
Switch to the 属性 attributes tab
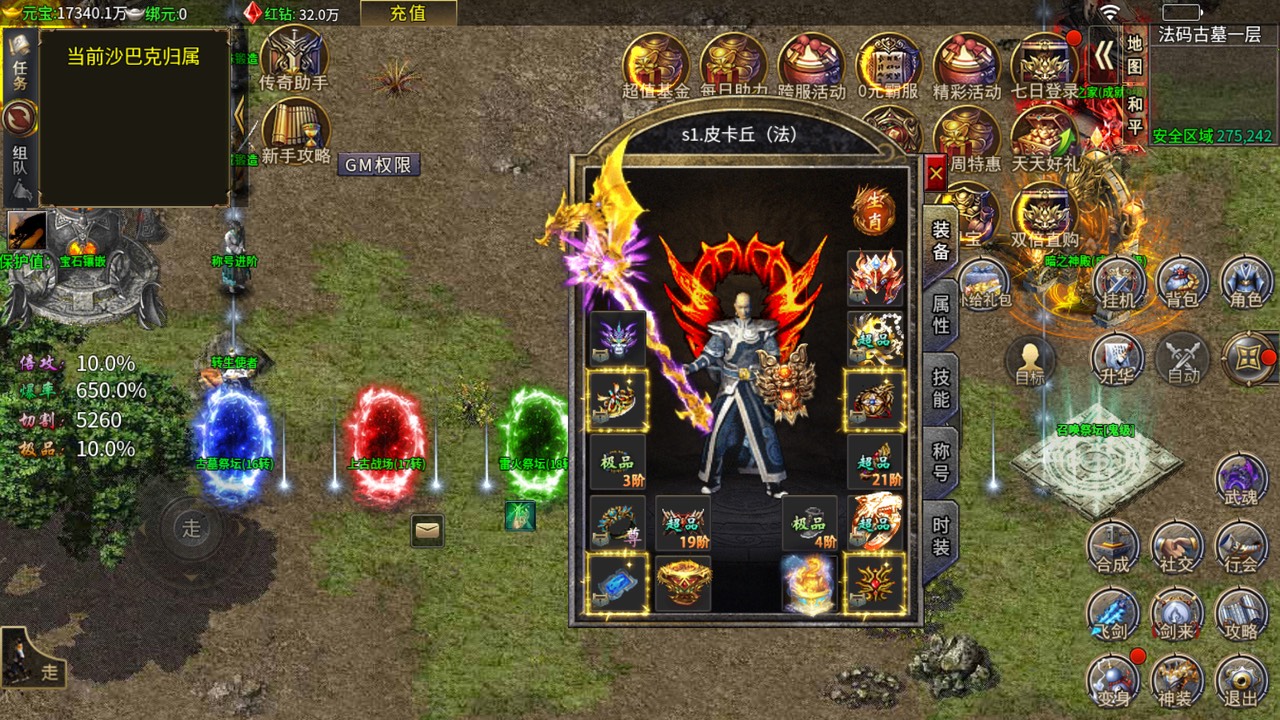tap(936, 311)
